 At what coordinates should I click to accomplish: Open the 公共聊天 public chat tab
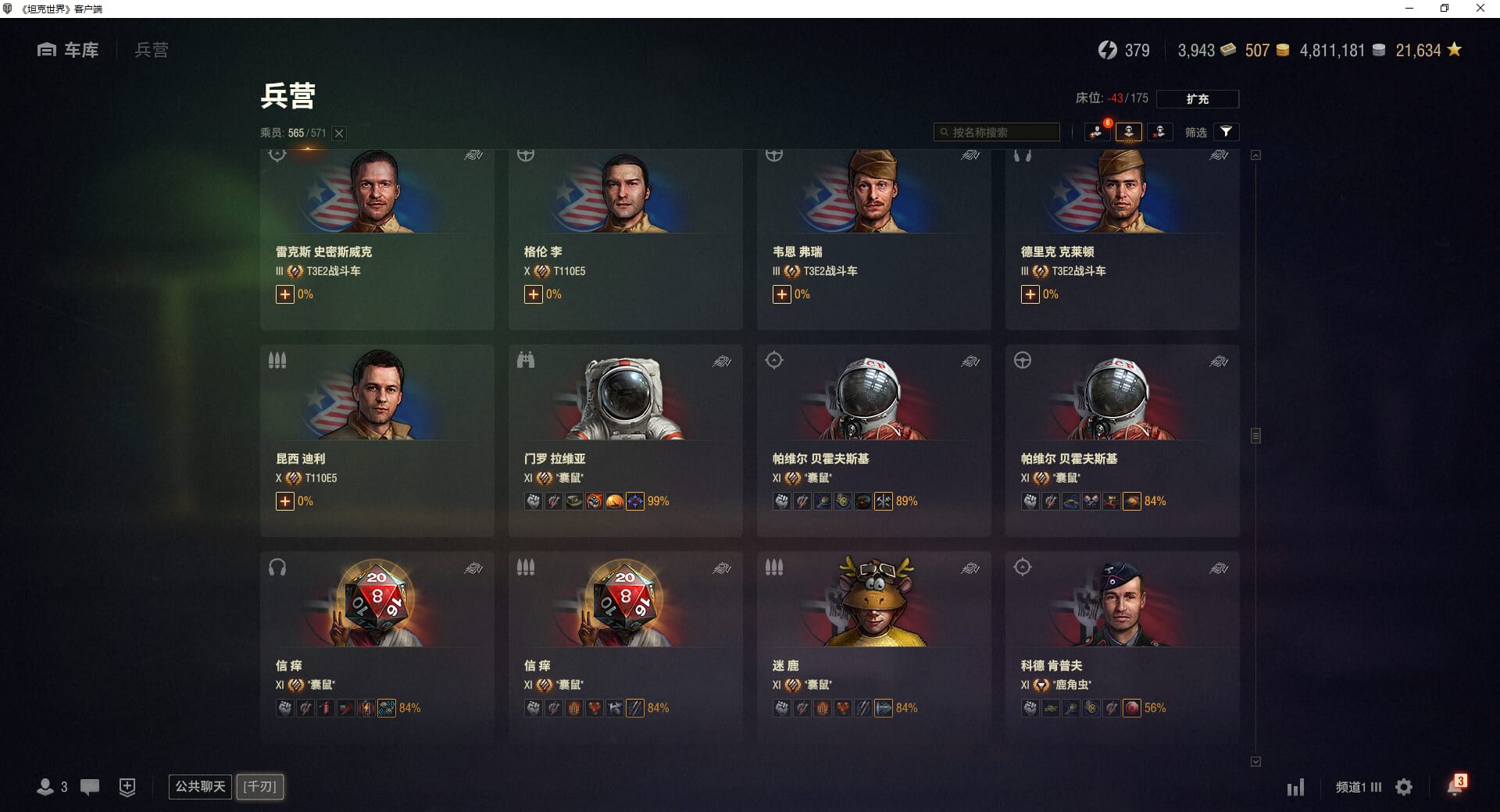[200, 786]
